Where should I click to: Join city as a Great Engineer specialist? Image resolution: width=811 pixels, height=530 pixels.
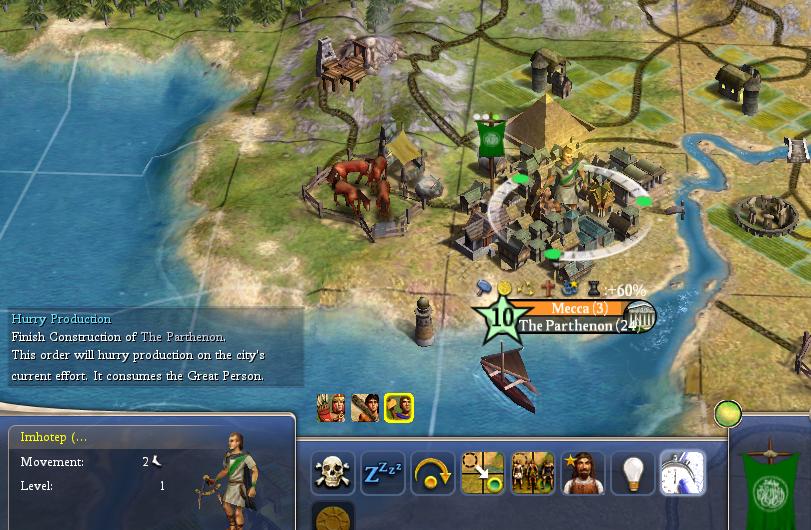[582, 473]
